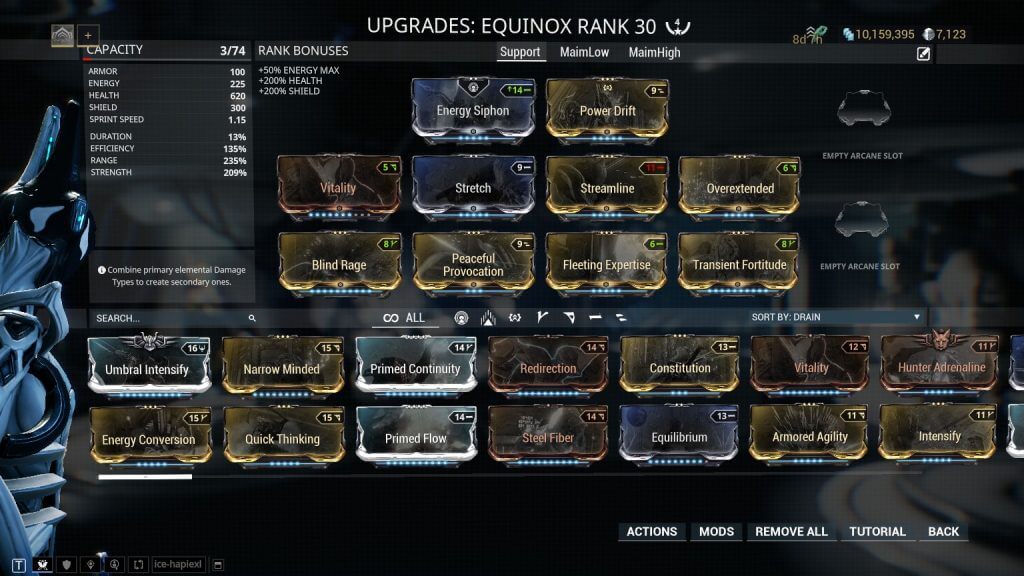Open the Actions menu
This screenshot has height=576, width=1024.
651,532
